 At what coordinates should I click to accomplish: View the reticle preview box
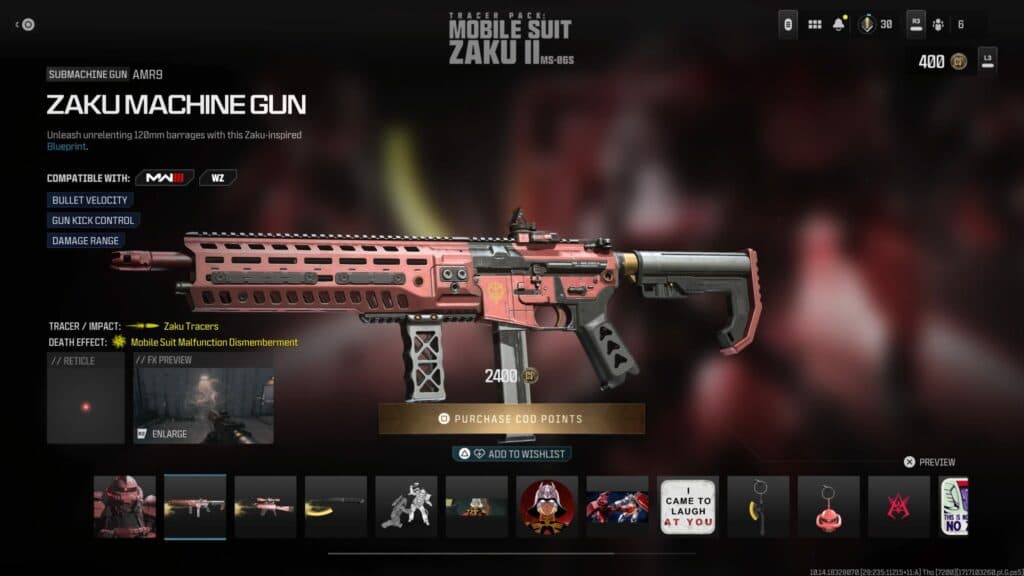[86, 398]
